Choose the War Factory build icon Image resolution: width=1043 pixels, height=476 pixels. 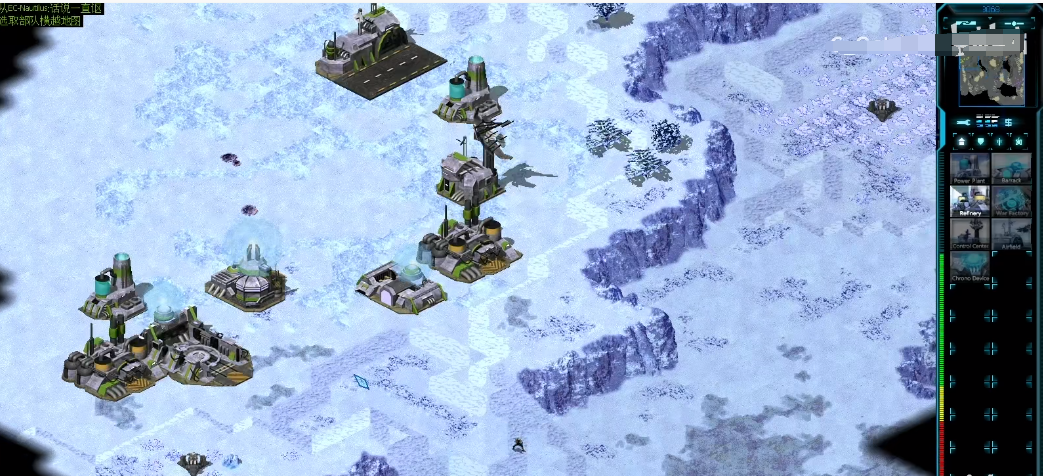(x=1011, y=201)
